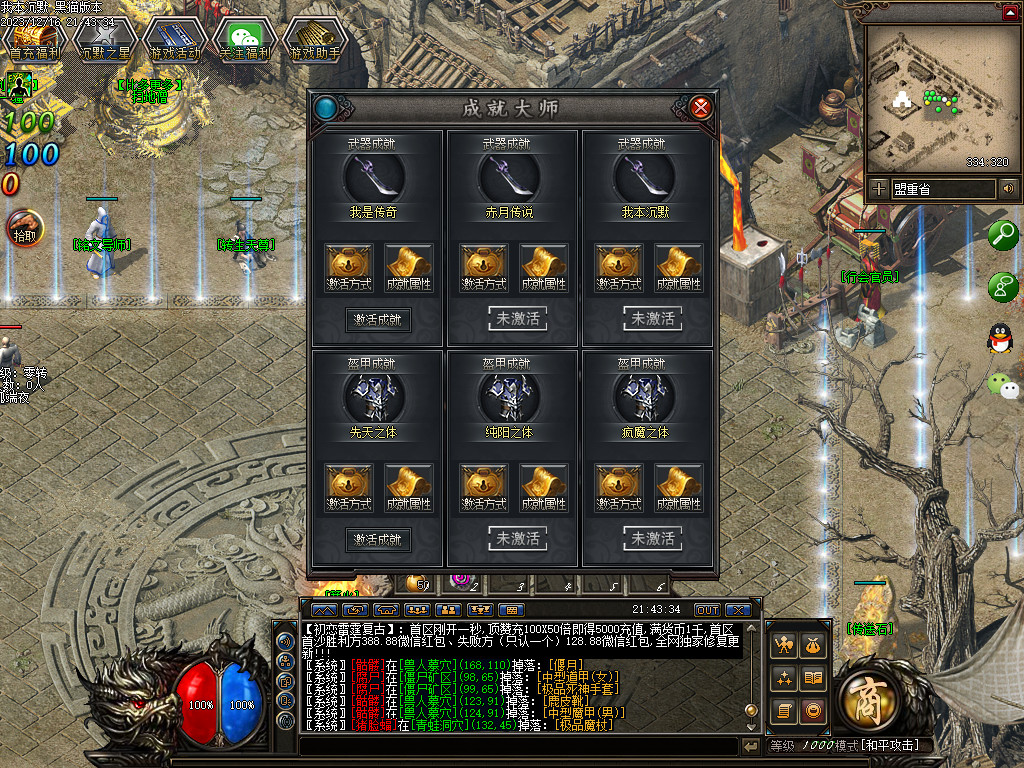The width and height of the screenshot is (1024, 768).
Task: Click the 拾取 pickup button
Action: coord(22,228)
